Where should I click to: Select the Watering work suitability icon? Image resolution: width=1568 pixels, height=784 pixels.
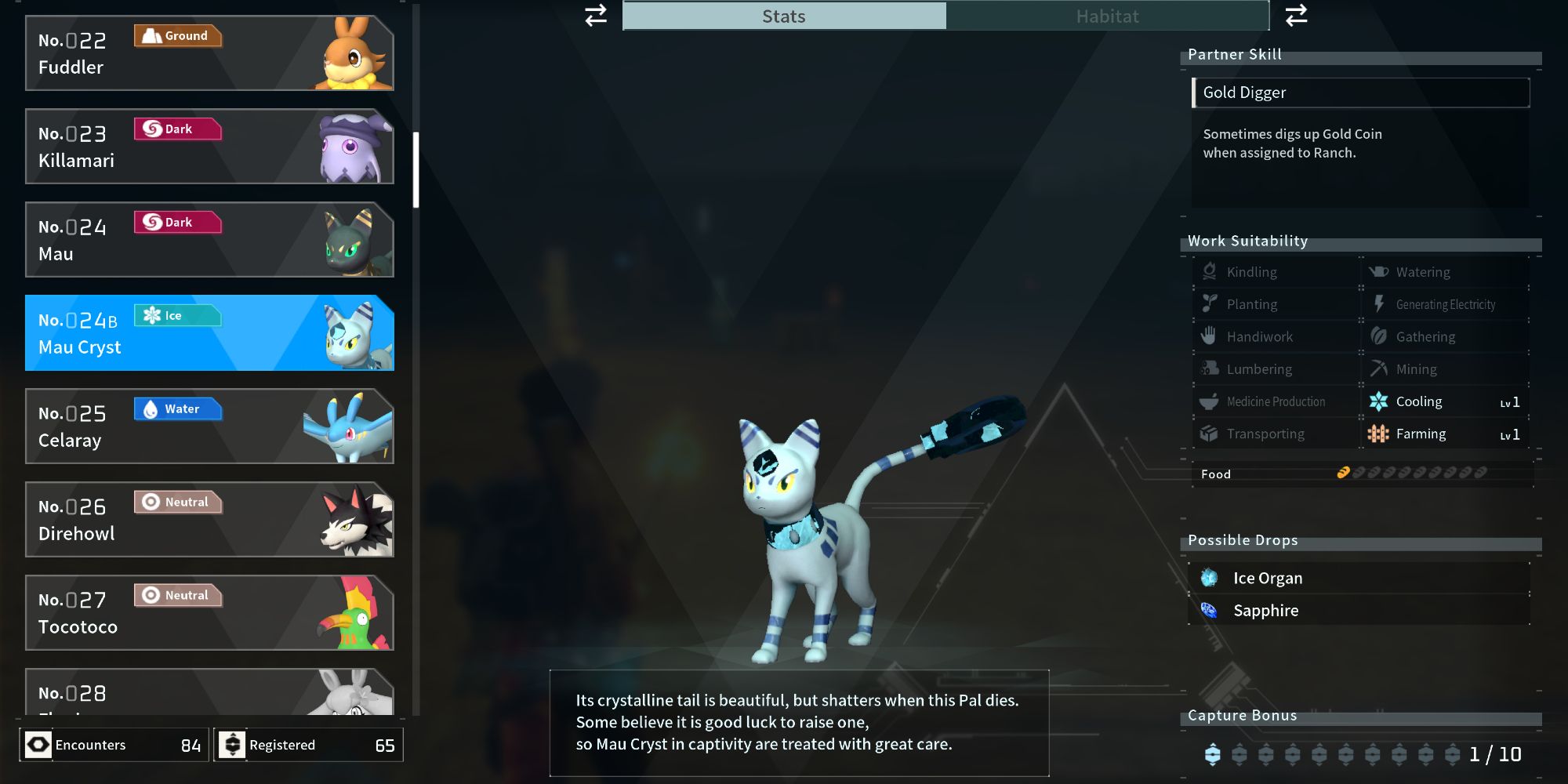[x=1377, y=271]
